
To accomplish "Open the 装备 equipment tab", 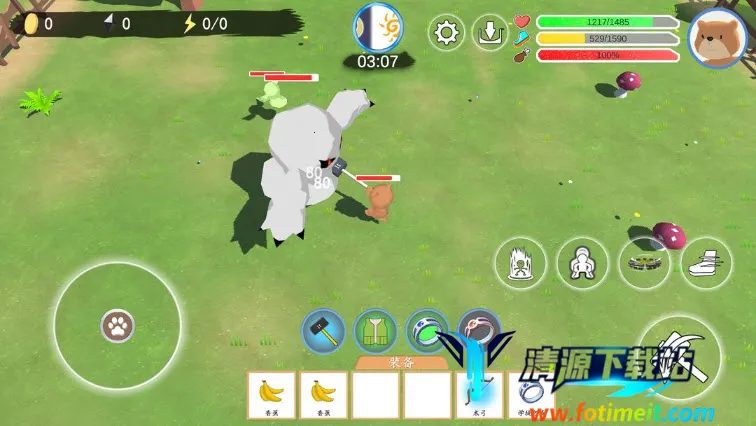I will 399,364.
